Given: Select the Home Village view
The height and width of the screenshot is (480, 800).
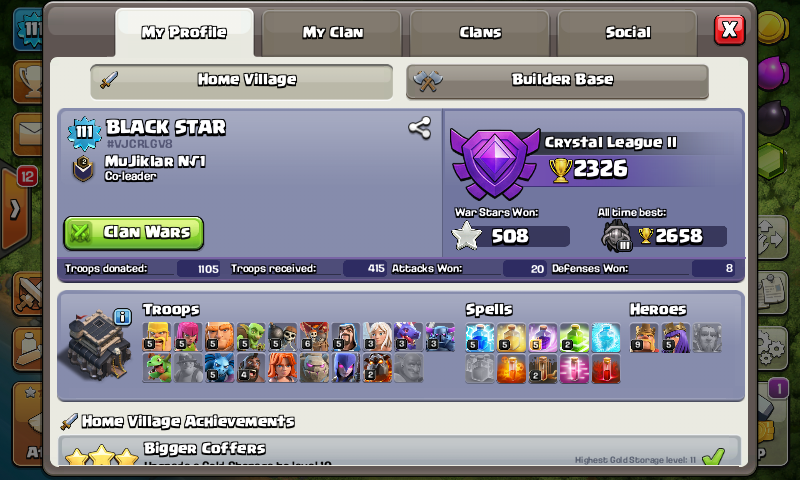Looking at the screenshot, I should [241, 80].
